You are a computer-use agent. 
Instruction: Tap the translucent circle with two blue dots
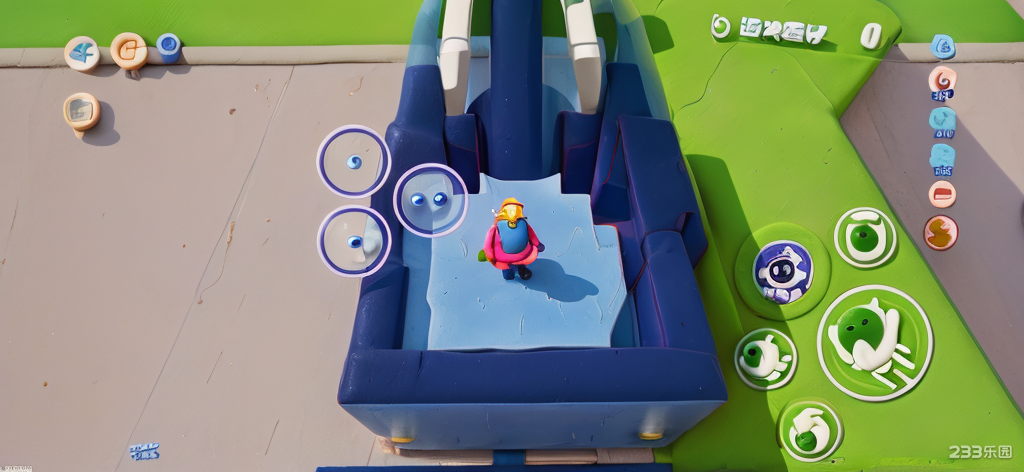[430, 199]
